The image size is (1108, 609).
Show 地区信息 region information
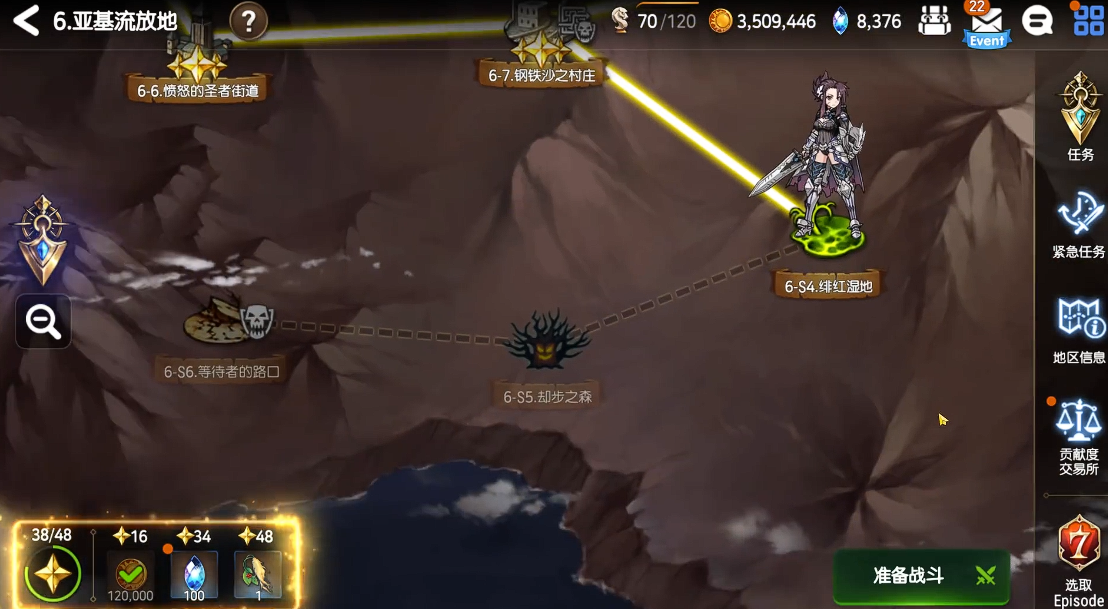(x=1080, y=330)
